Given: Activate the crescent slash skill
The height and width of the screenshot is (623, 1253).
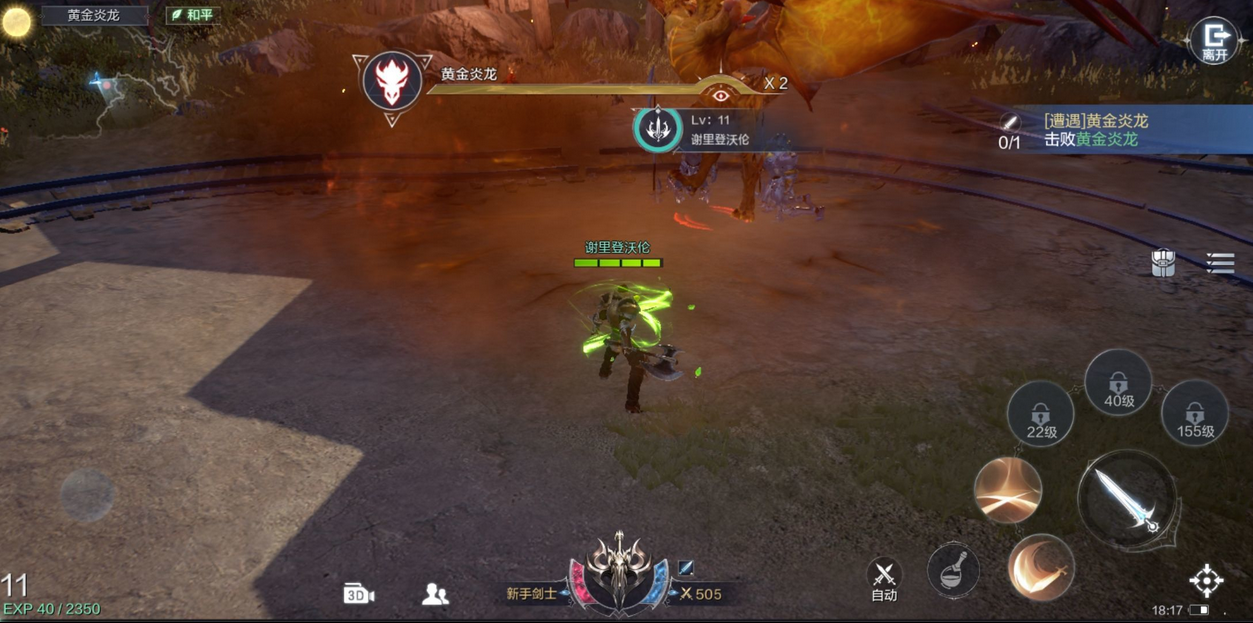Looking at the screenshot, I should point(1041,567).
